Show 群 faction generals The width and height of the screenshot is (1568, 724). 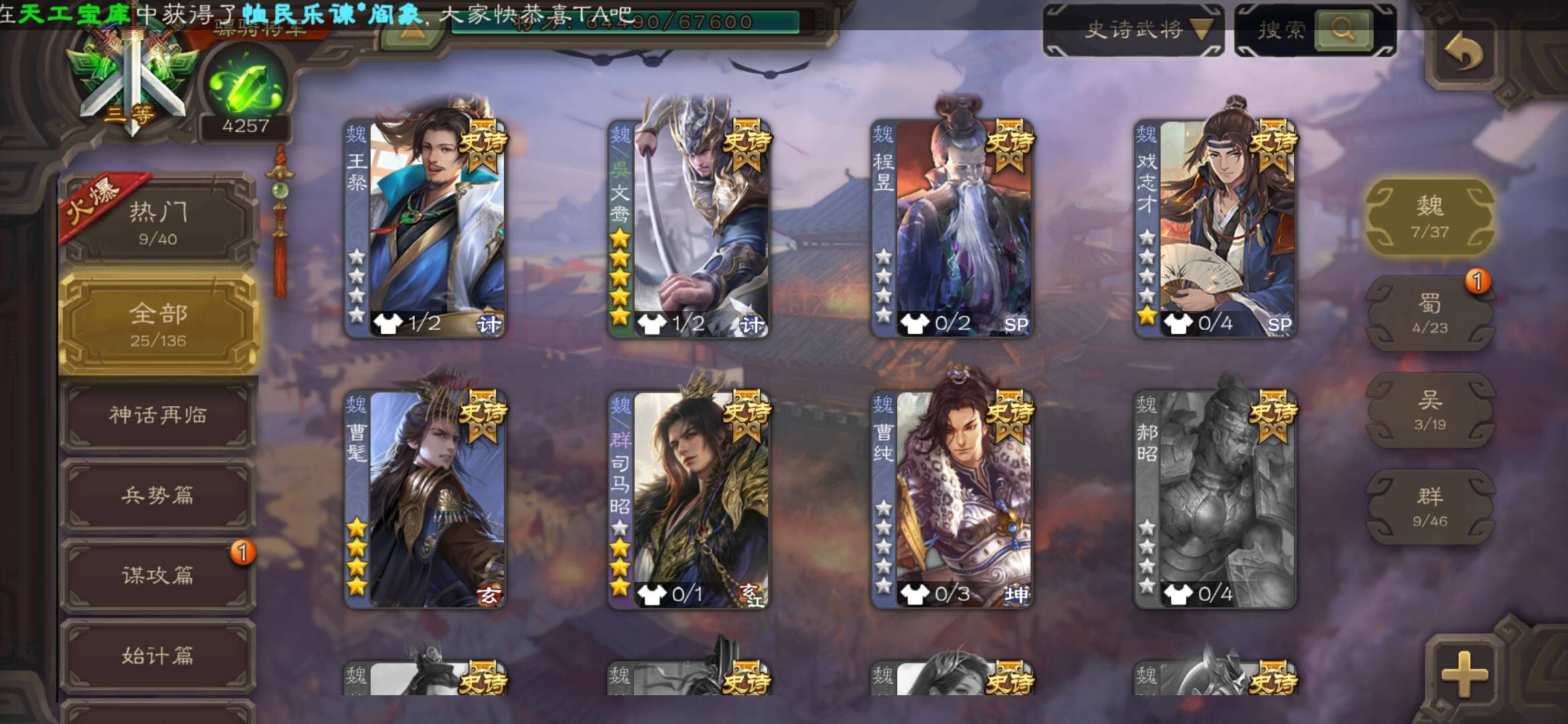[1429, 507]
